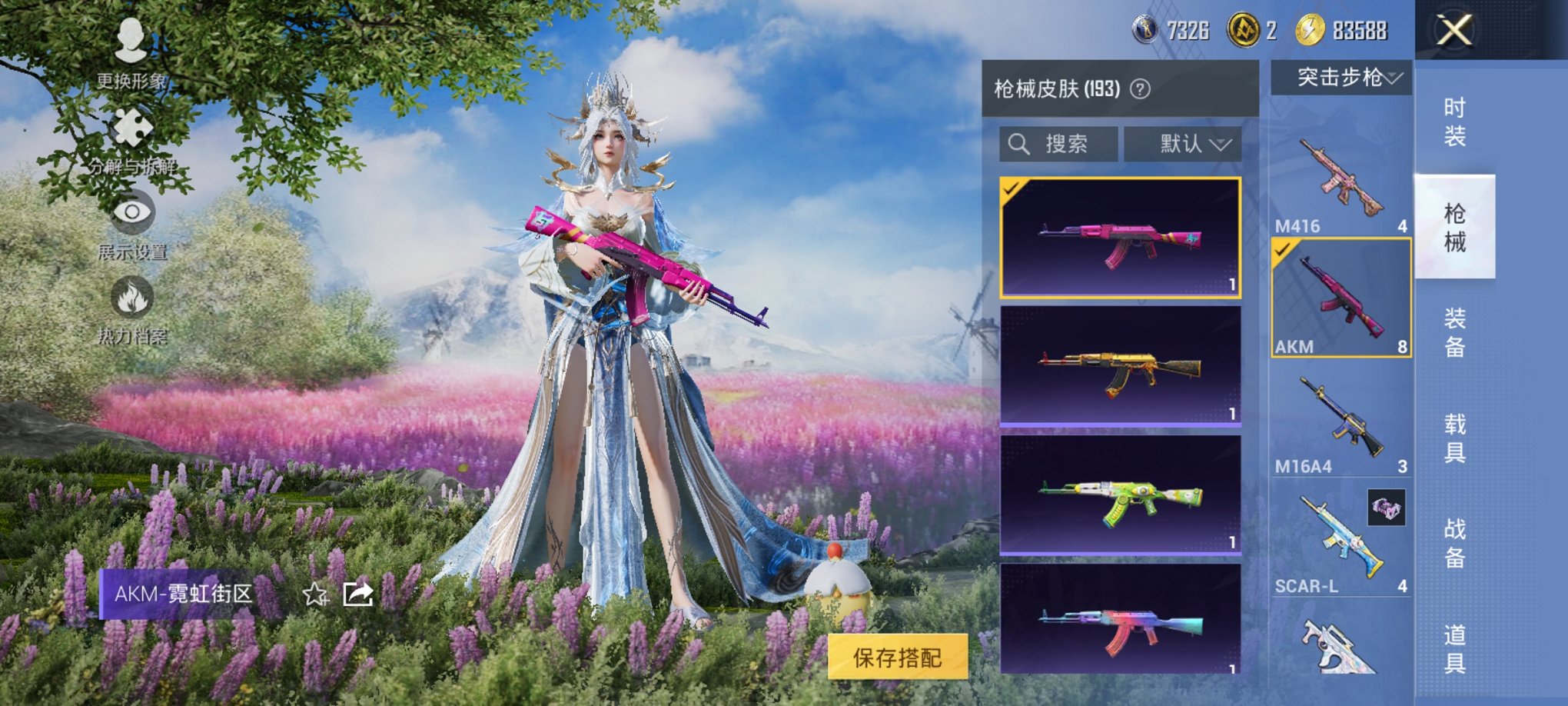Open the 默认 sorting dropdown

pos(1184,143)
